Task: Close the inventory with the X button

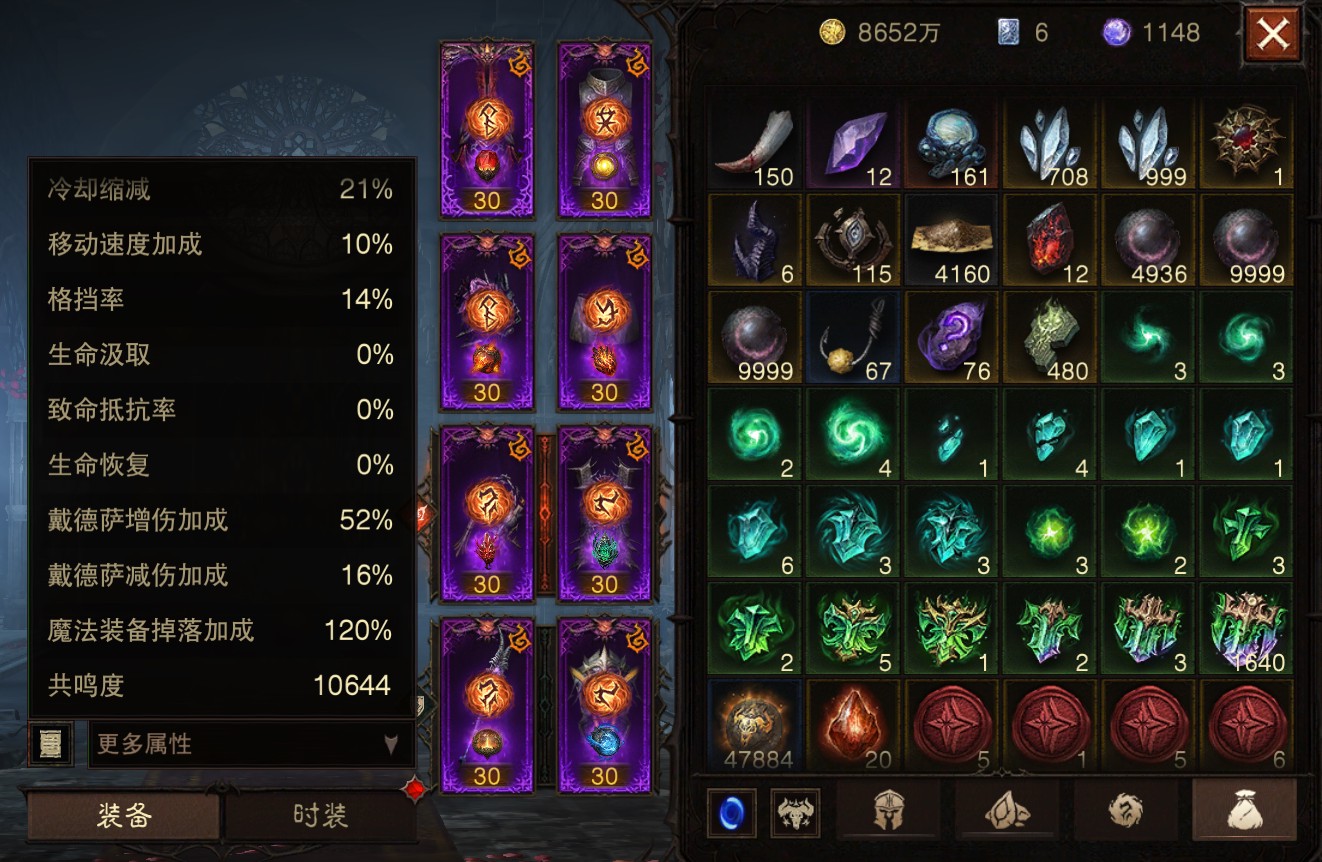Action: pyautogui.click(x=1272, y=35)
